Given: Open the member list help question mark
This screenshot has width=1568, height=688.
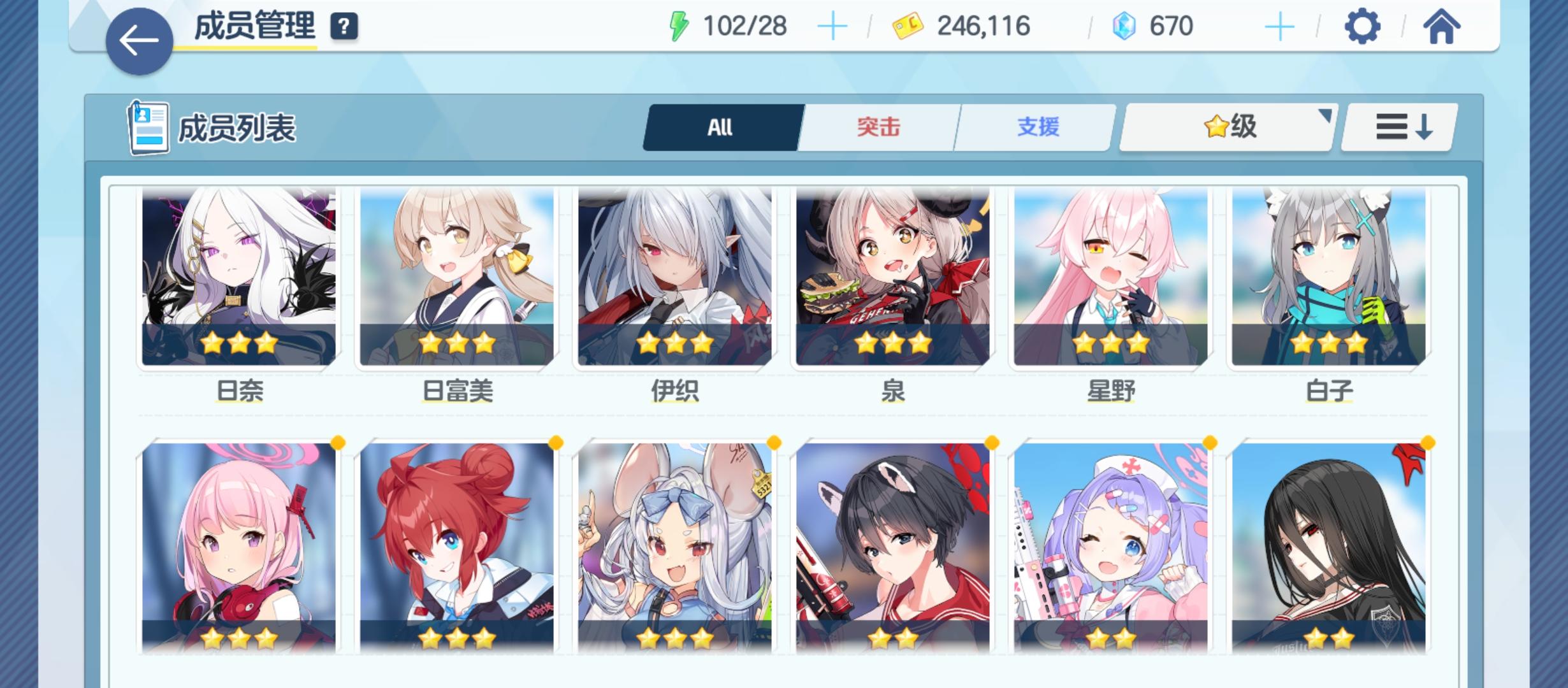Looking at the screenshot, I should 343,28.
